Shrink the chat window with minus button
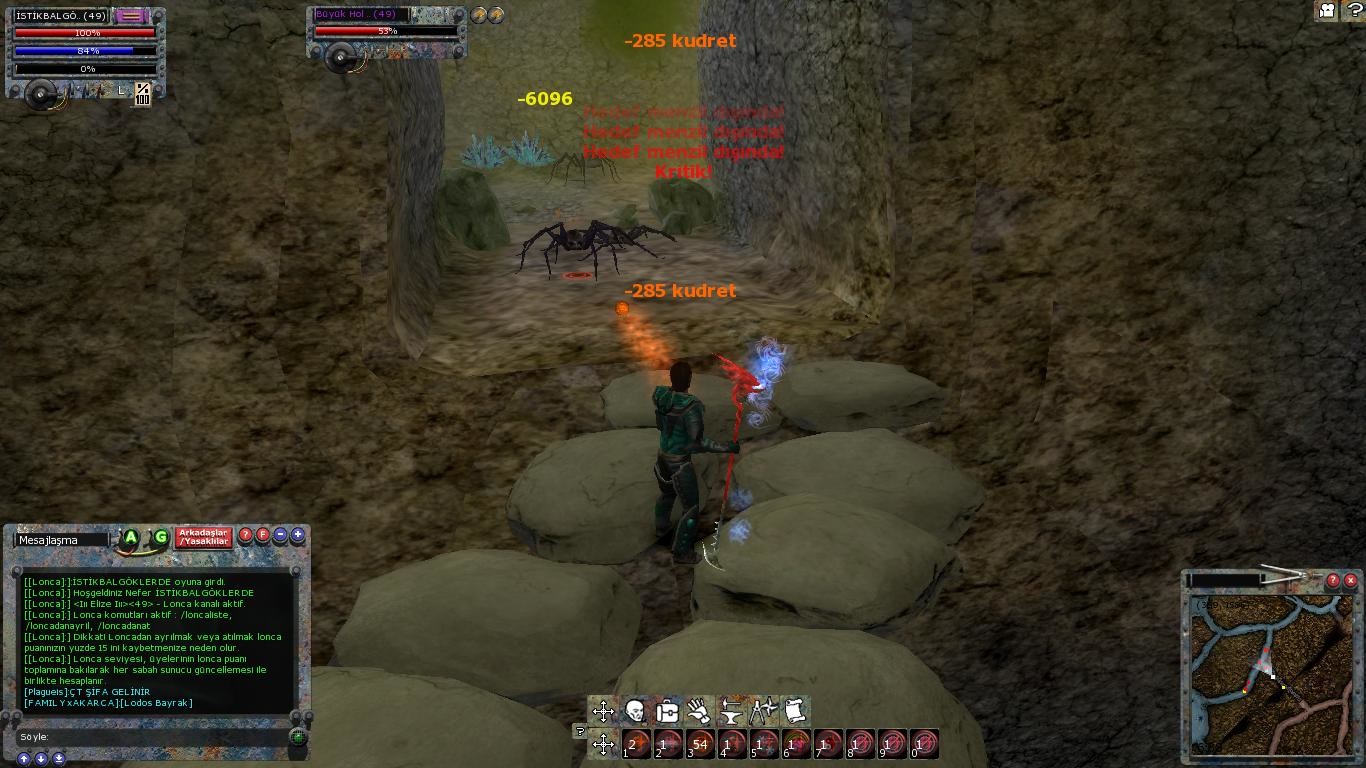 (x=280, y=535)
